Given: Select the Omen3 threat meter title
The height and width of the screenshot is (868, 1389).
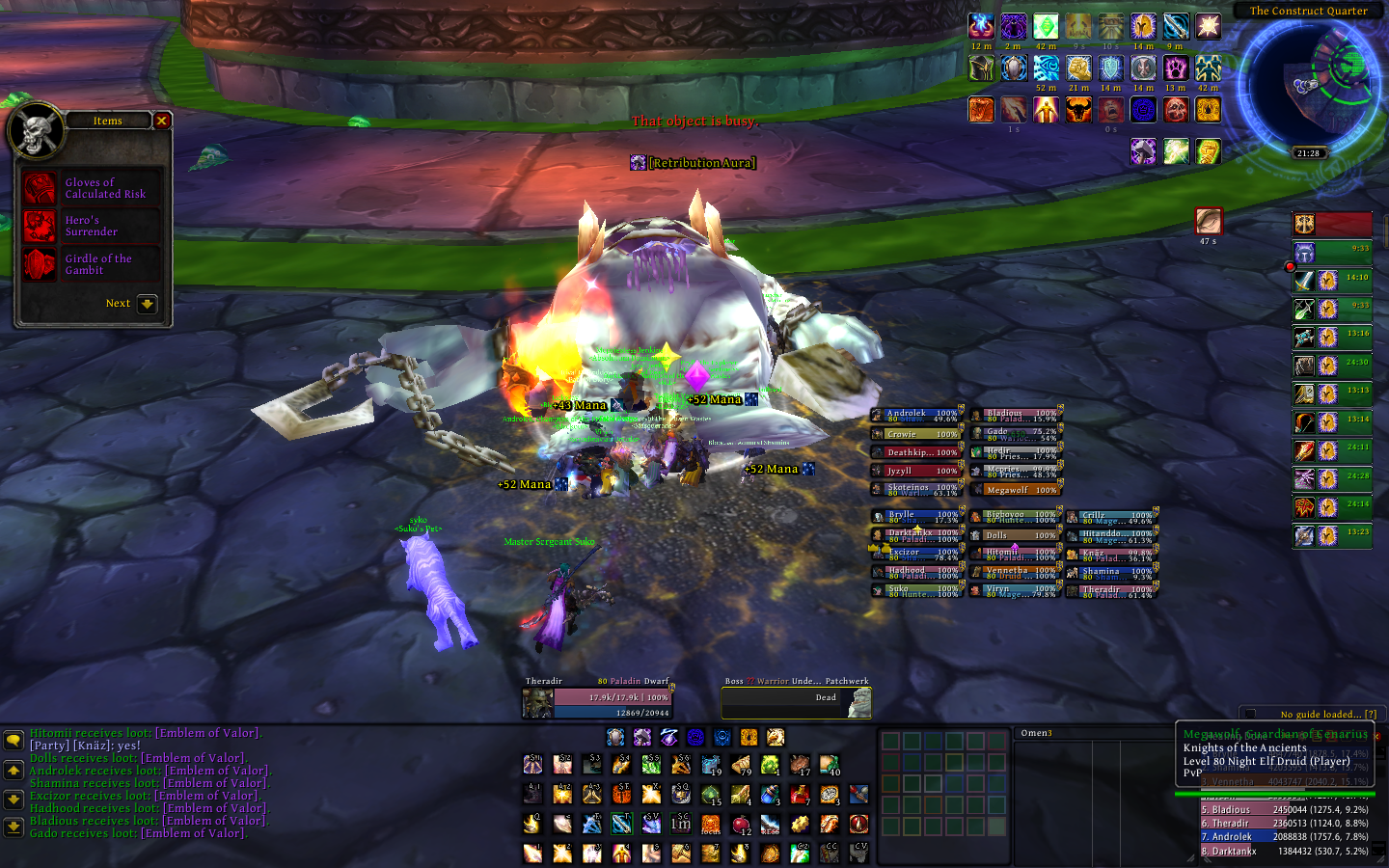Looking at the screenshot, I should [x=1037, y=733].
